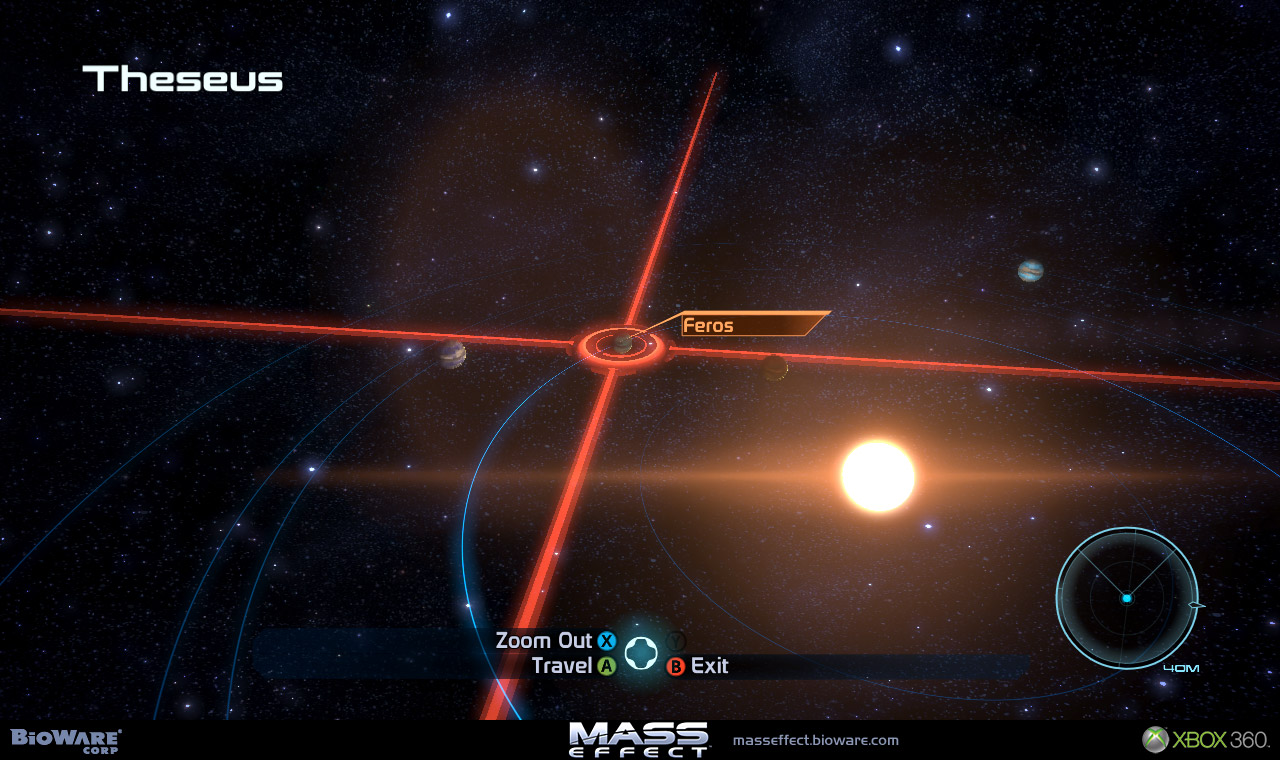
Task: Select the striped gas giant planet
Action: (x=1030, y=271)
